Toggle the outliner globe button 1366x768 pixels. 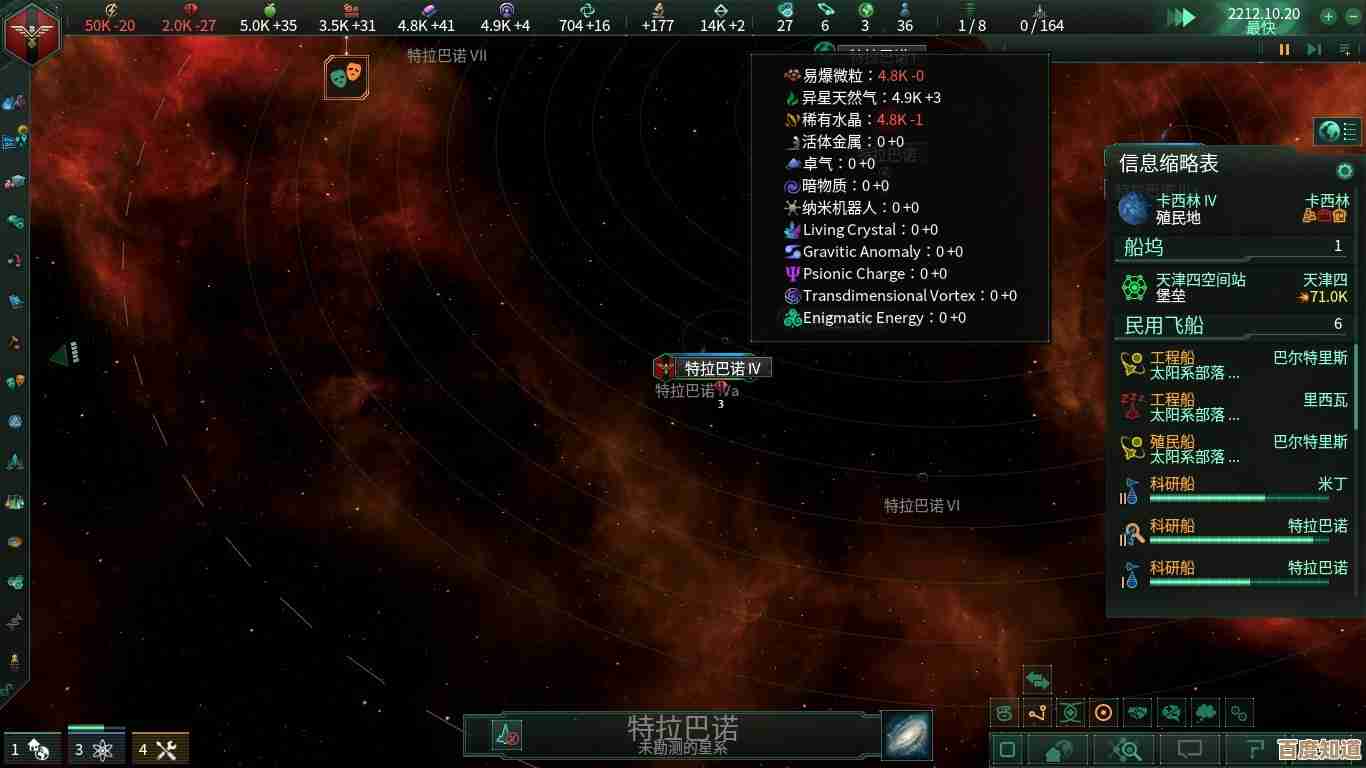pos(1329,131)
